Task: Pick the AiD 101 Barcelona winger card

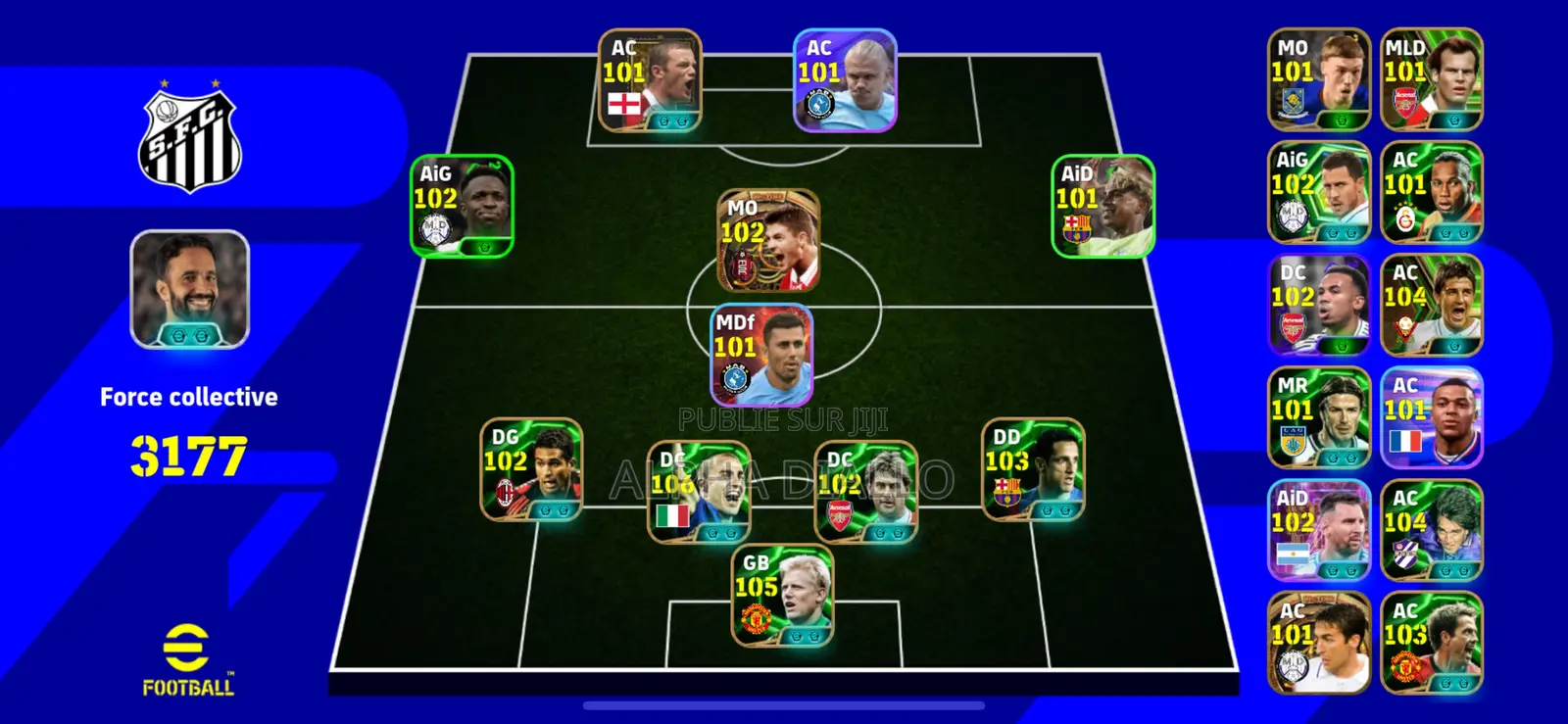Action: click(x=1102, y=207)
